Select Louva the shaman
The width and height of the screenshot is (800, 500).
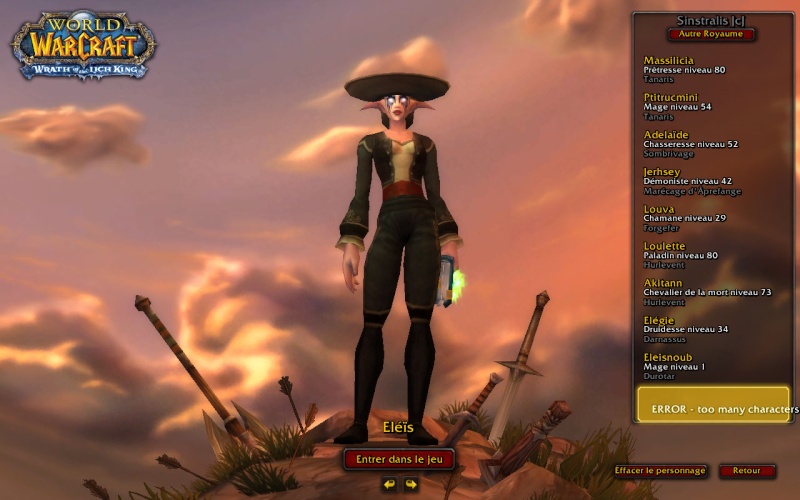tap(700, 216)
